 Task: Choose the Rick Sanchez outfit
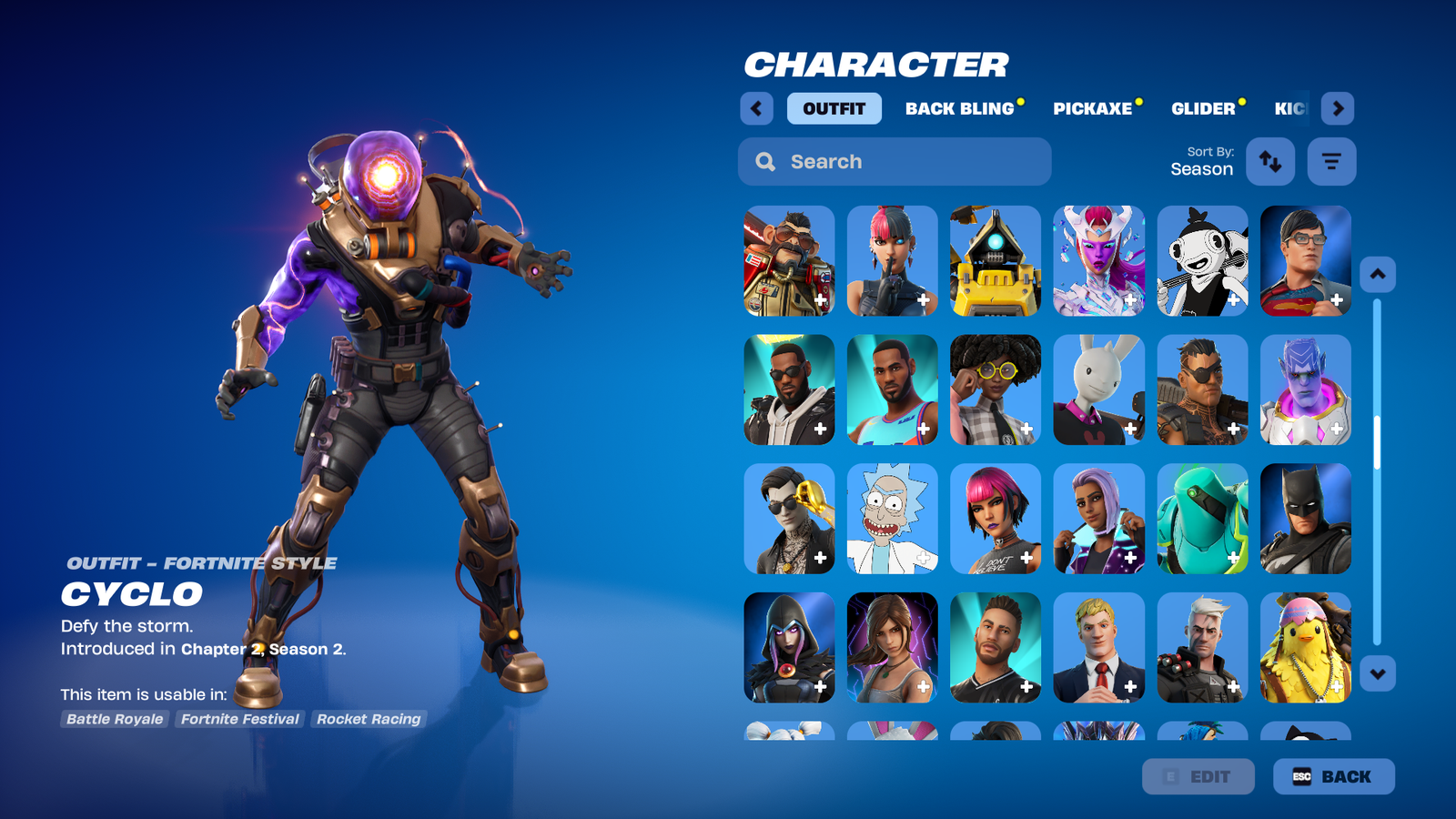pyautogui.click(x=892, y=519)
